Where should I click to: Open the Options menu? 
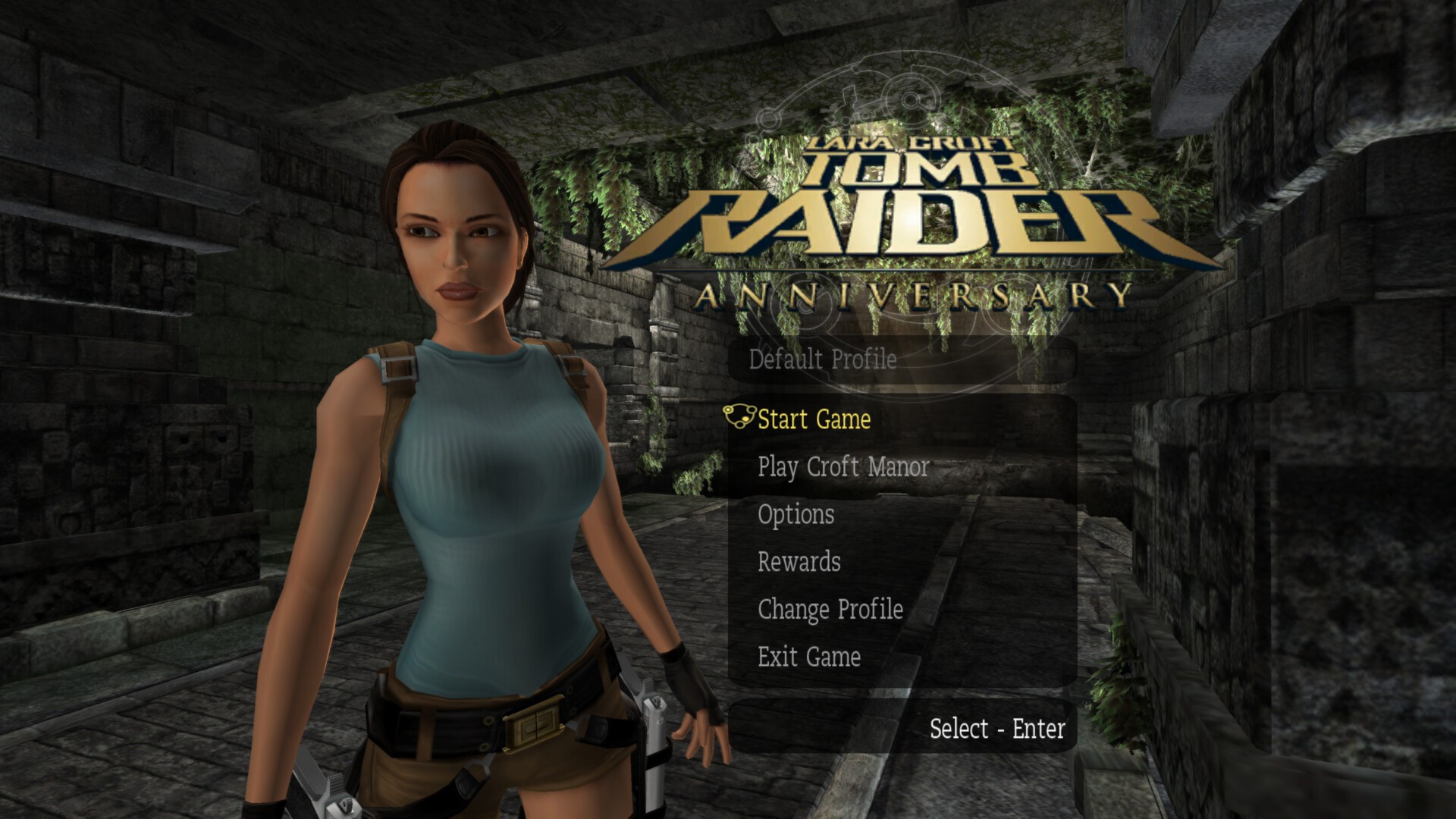pos(795,515)
